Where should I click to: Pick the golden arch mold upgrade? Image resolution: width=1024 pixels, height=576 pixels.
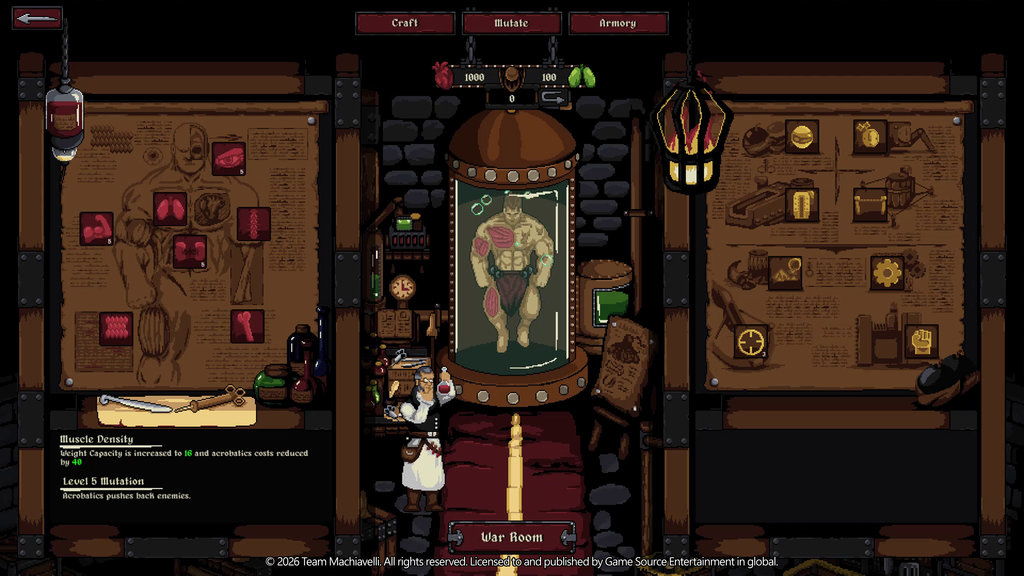pyautogui.click(x=801, y=205)
